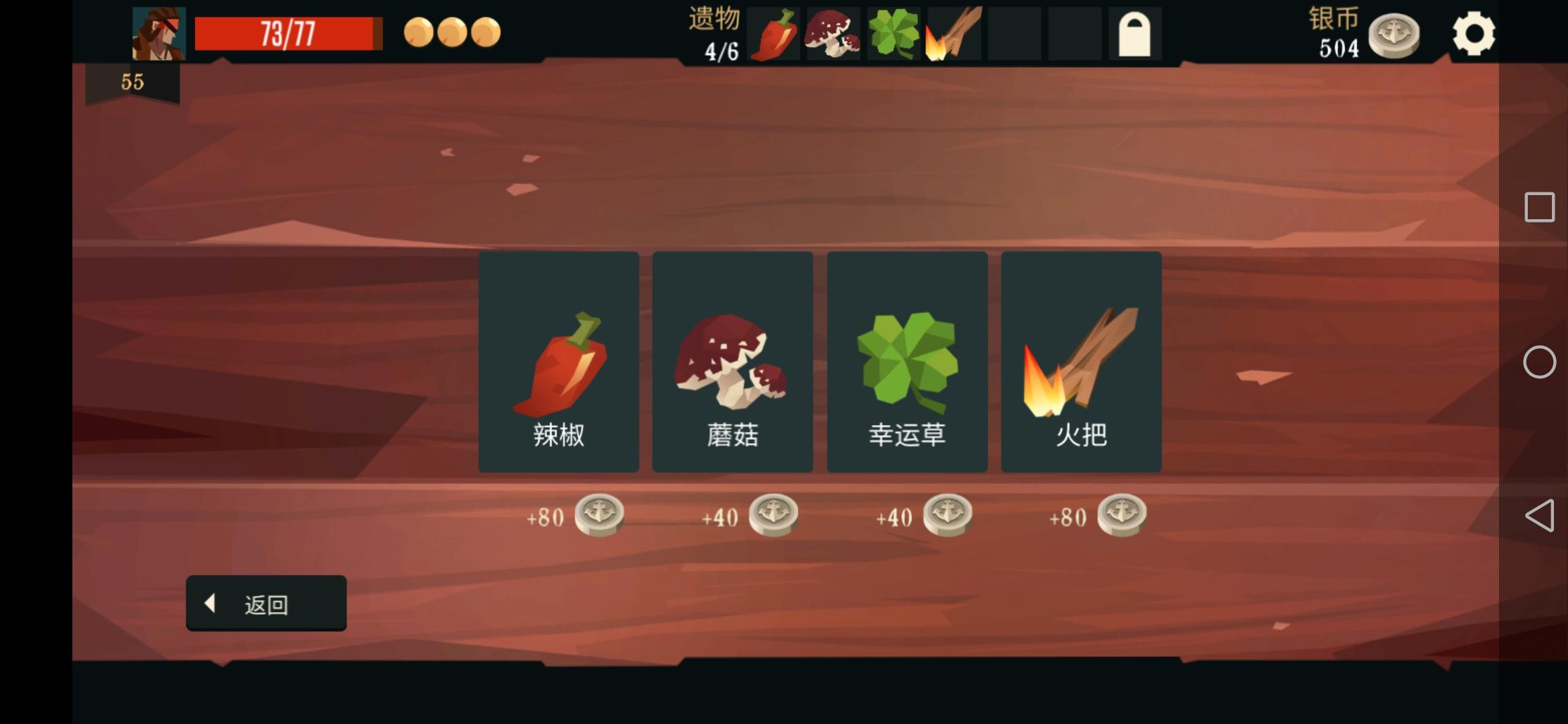Image resolution: width=1568 pixels, height=724 pixels.
Task: Select the lucky clover (幸运草) item card
Action: click(907, 362)
